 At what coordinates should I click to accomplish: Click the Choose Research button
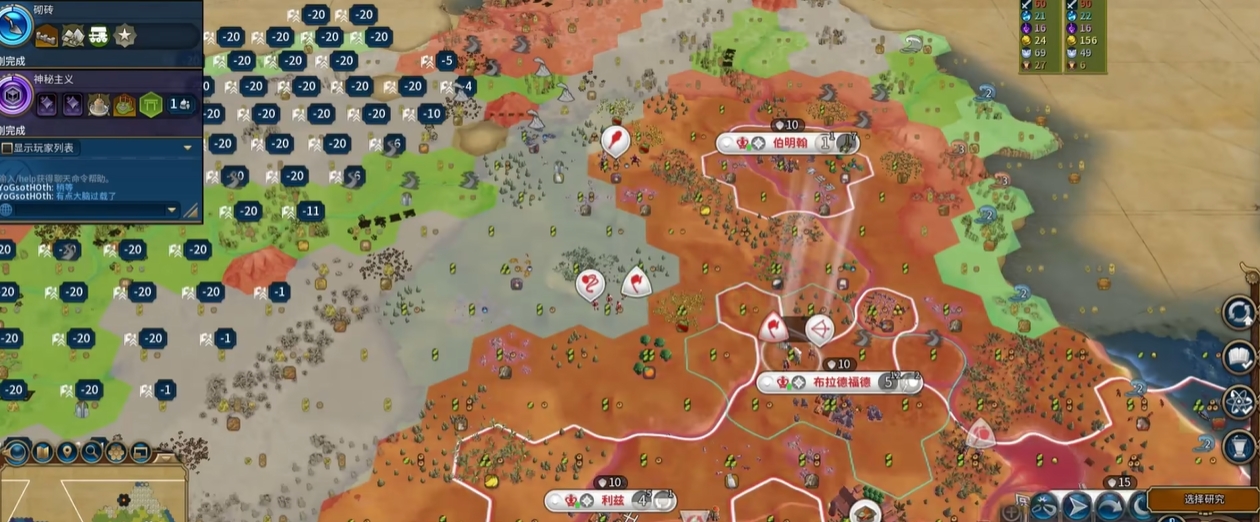(x=1203, y=499)
